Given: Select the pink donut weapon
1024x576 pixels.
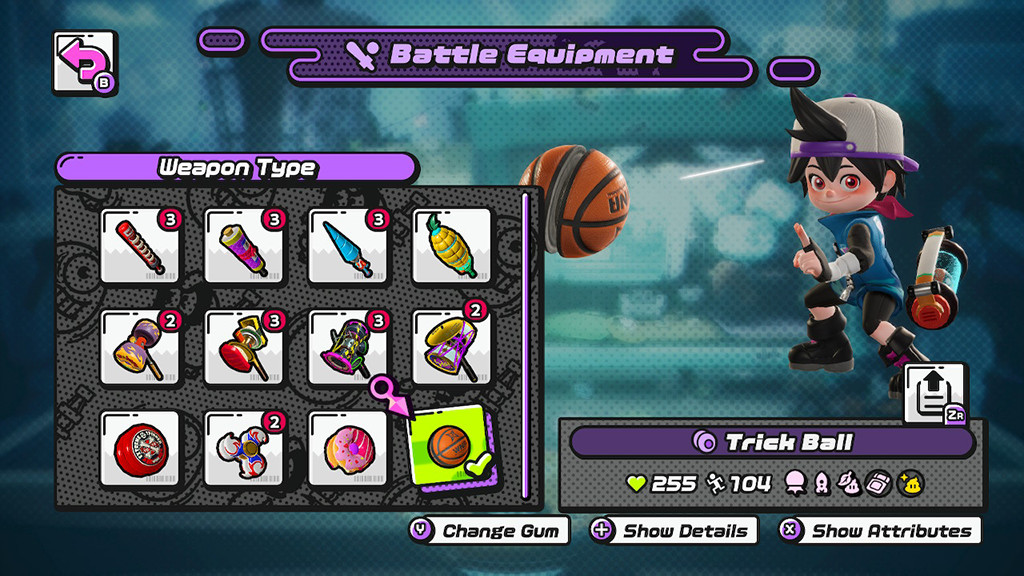Looking at the screenshot, I should click(348, 448).
